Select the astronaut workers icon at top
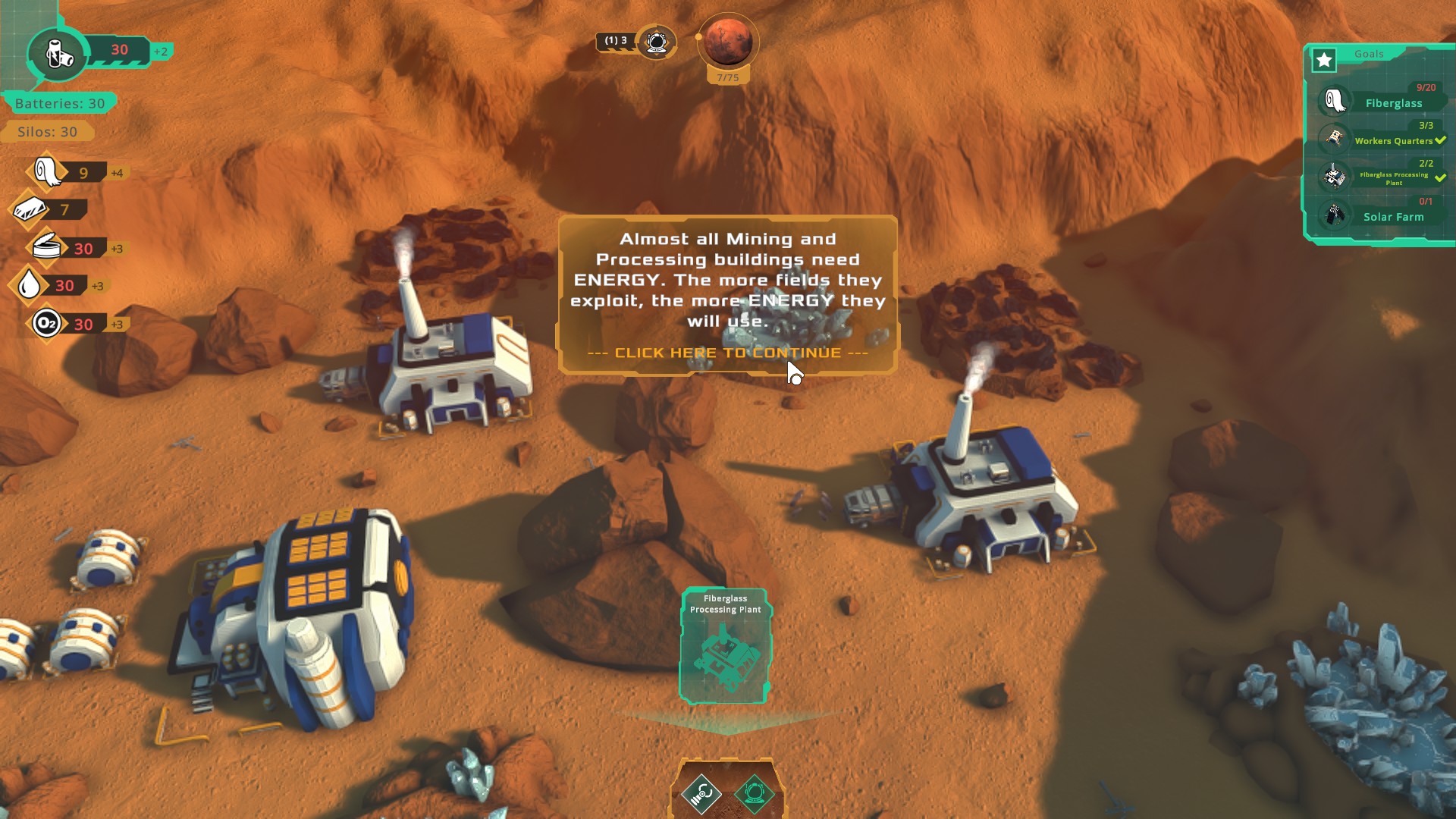 click(x=657, y=42)
